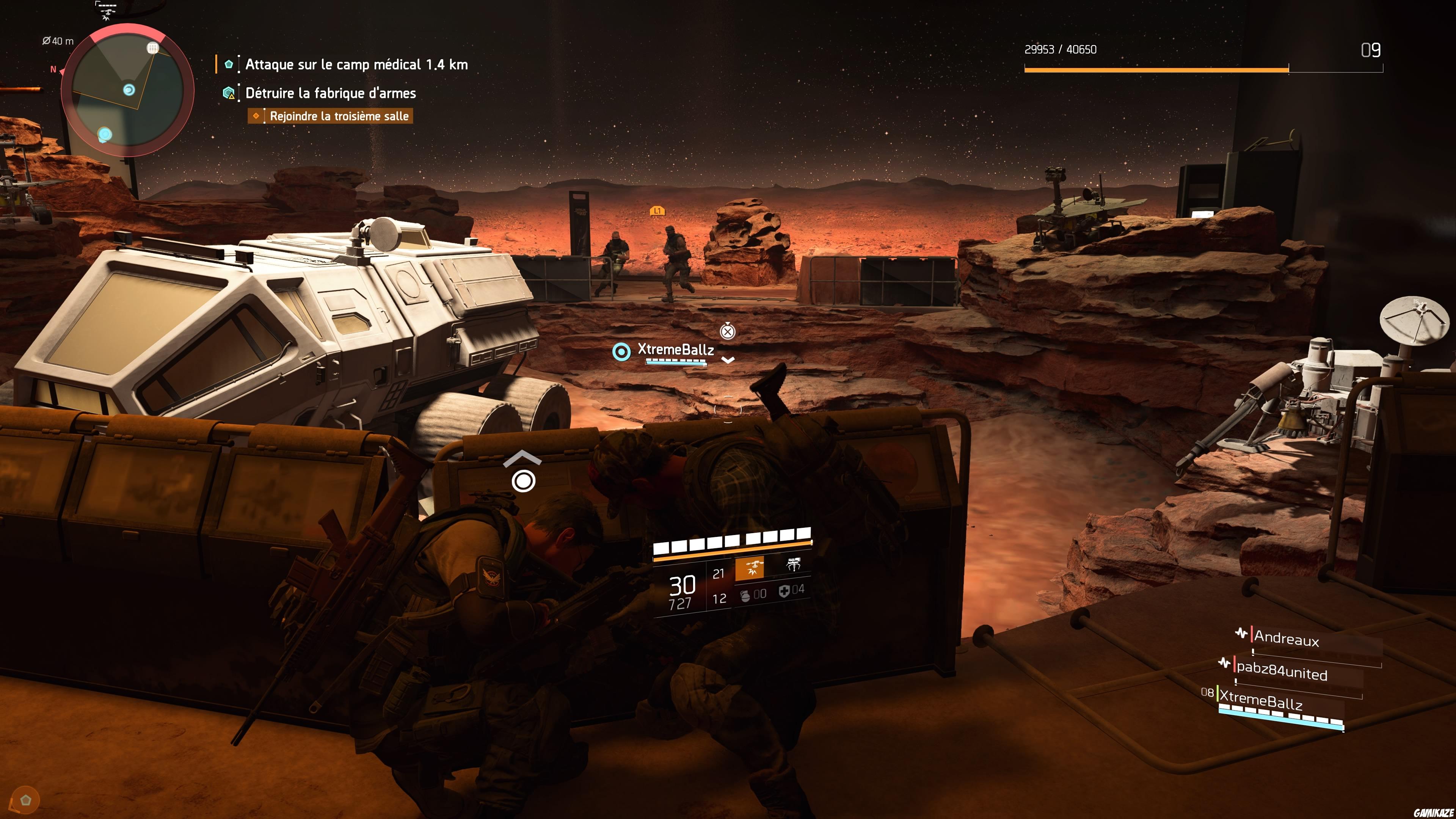The height and width of the screenshot is (819, 1456).
Task: Click the minimap compass in the top-left
Action: [x=53, y=69]
